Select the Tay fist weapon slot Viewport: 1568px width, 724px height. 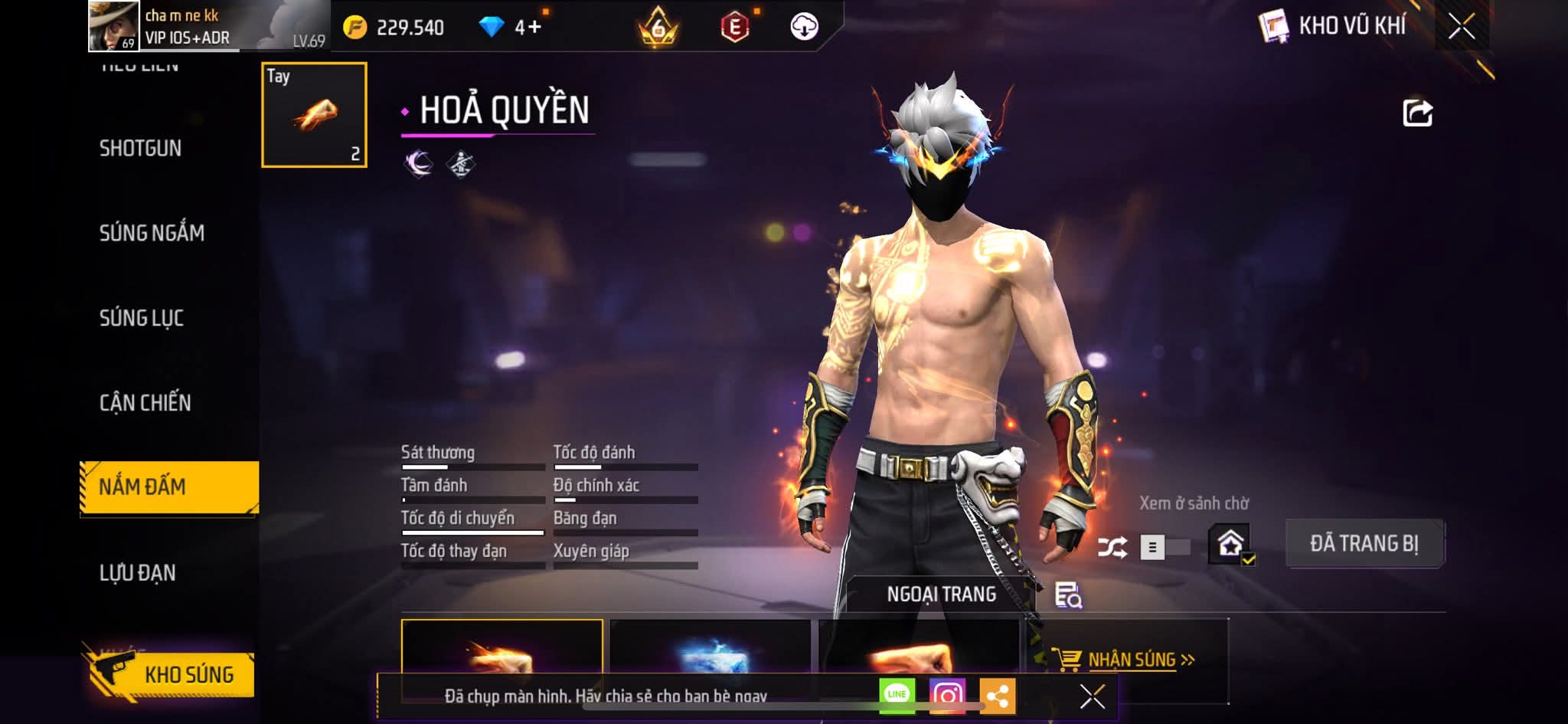pyautogui.click(x=314, y=115)
